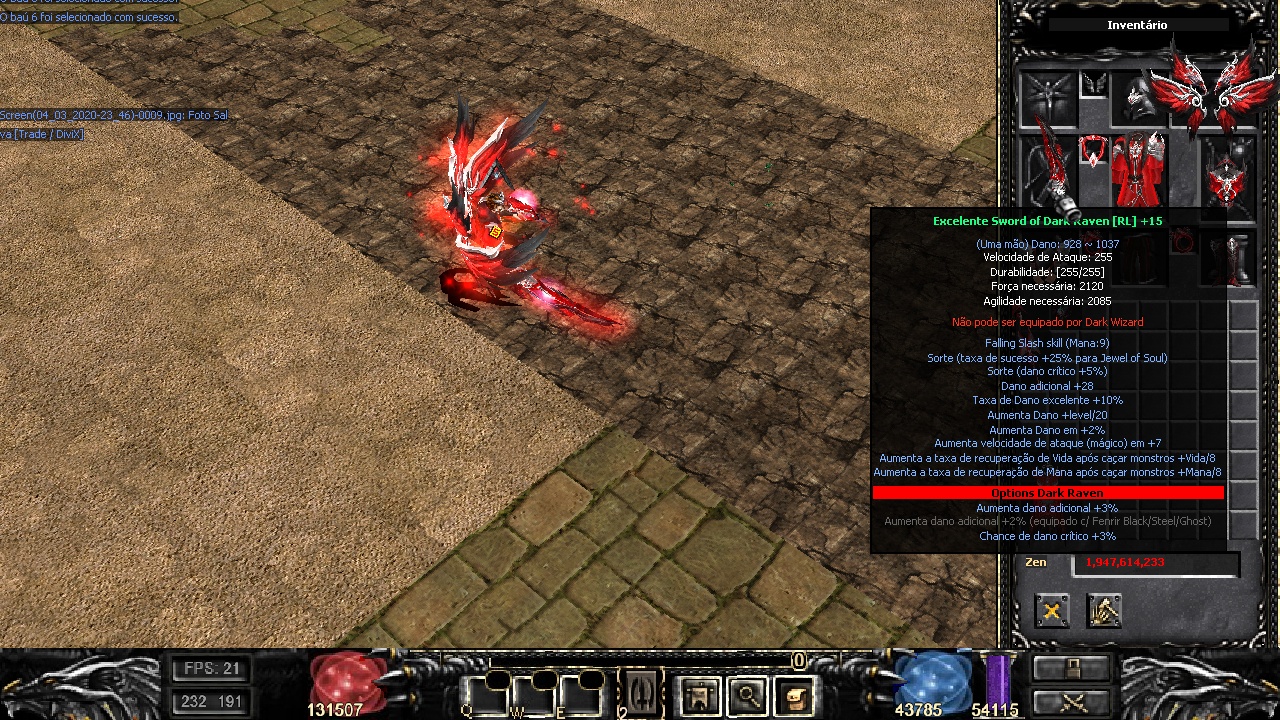Click the magnifying glass button
The image size is (1280, 720).
coord(747,695)
